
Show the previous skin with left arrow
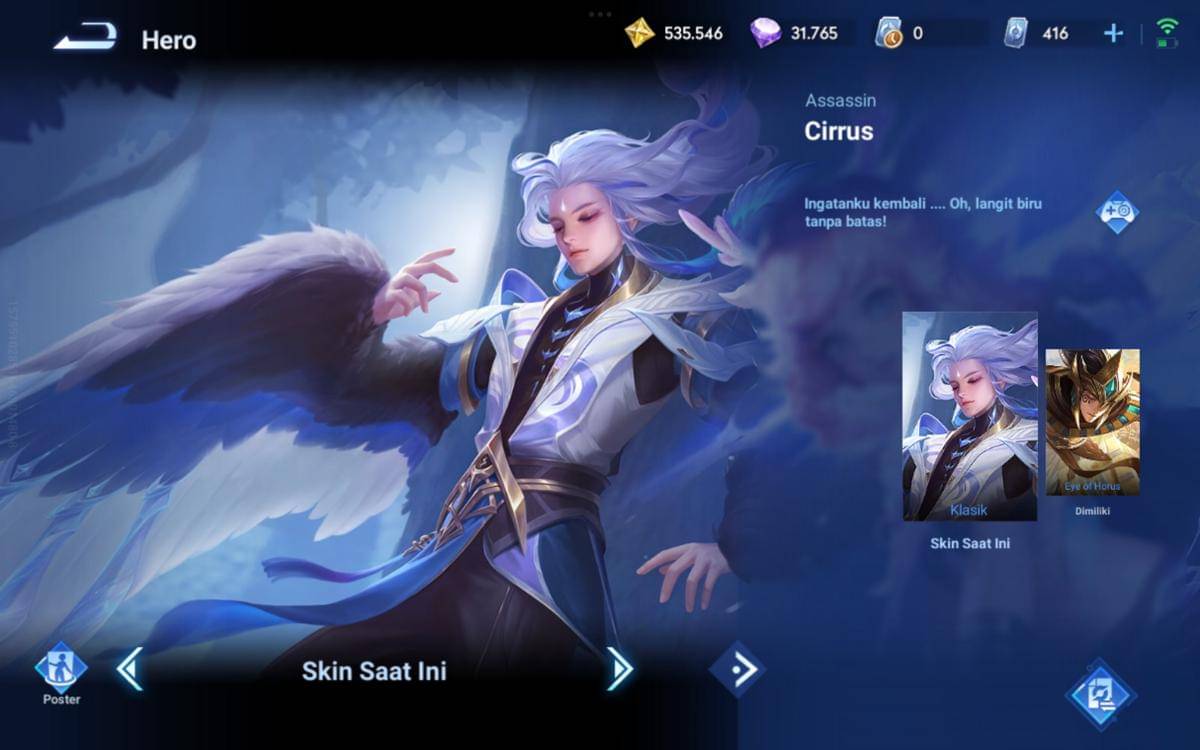[129, 669]
